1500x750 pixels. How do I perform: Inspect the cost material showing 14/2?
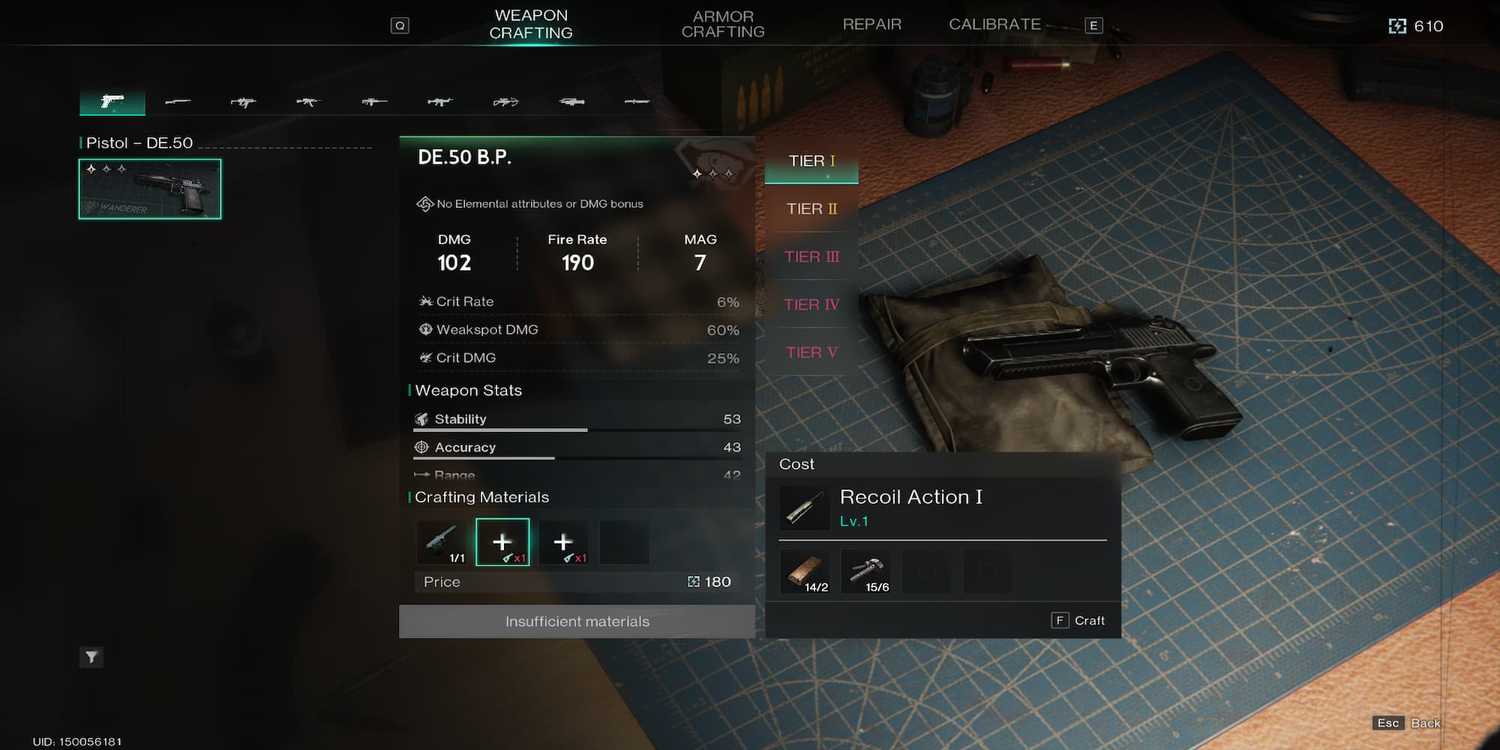[x=804, y=571]
